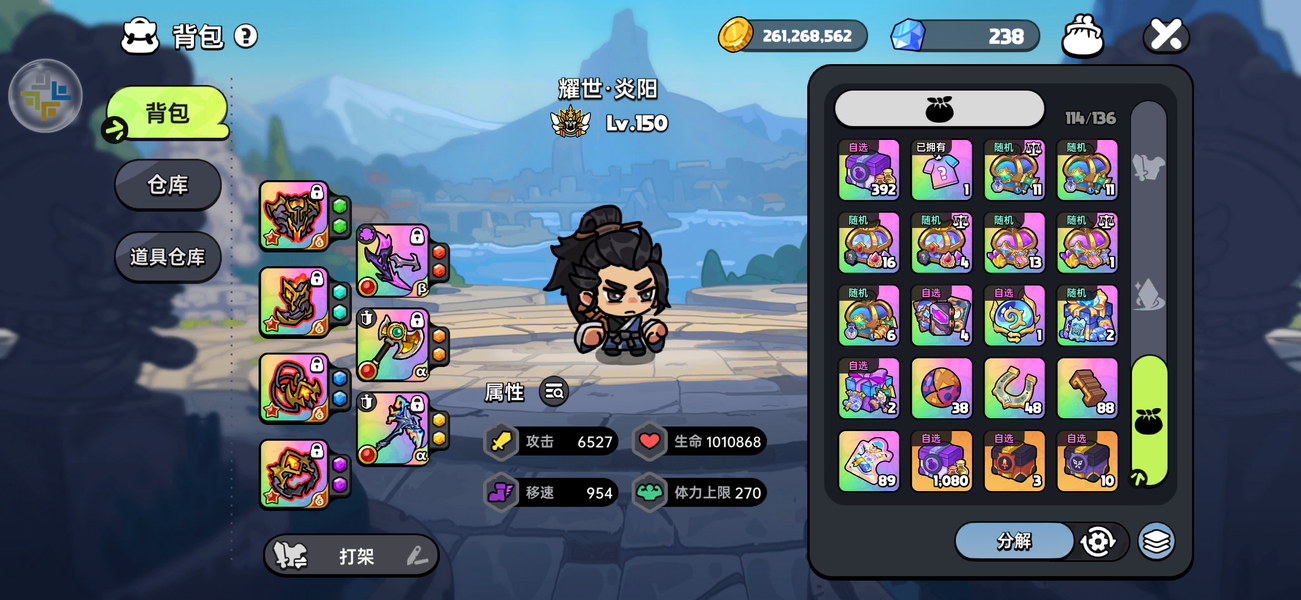Open the 仓库 storage tab

pyautogui.click(x=168, y=185)
